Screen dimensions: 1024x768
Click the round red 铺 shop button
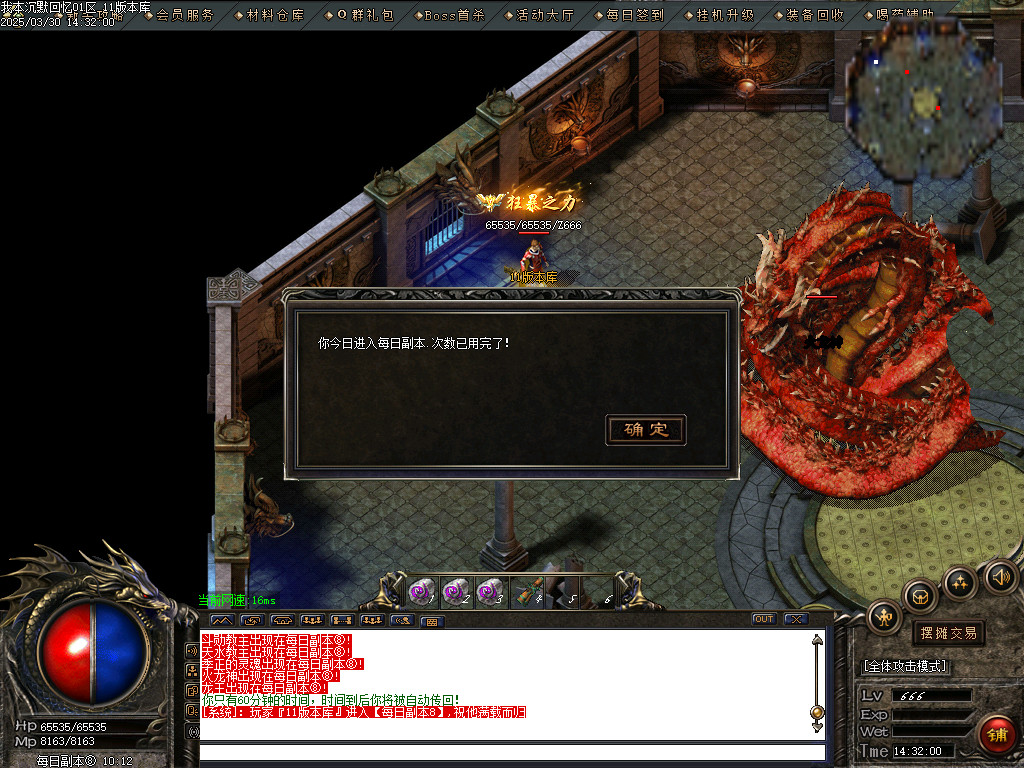pos(996,735)
